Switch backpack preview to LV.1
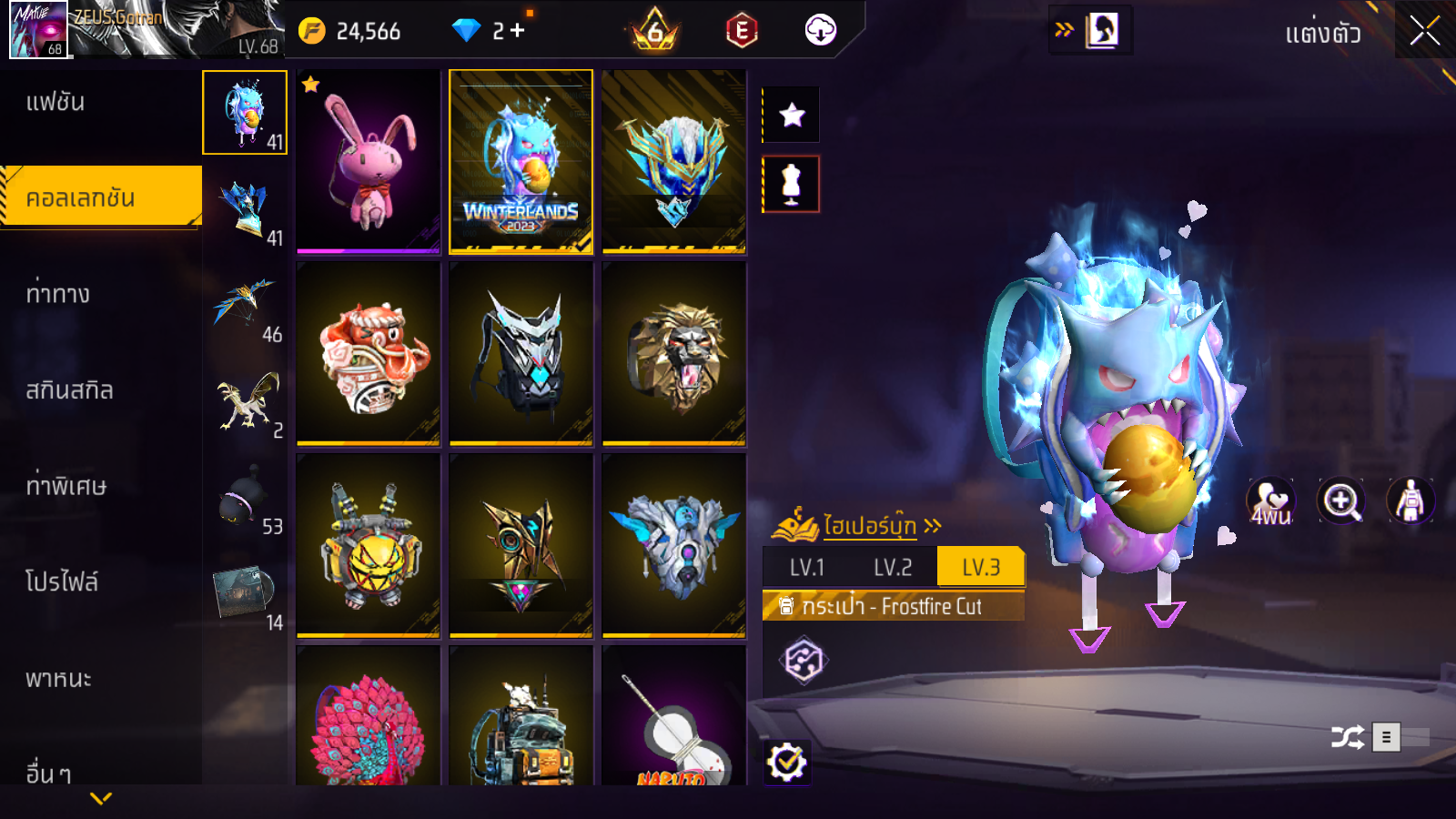The height and width of the screenshot is (819, 1456). point(807,568)
